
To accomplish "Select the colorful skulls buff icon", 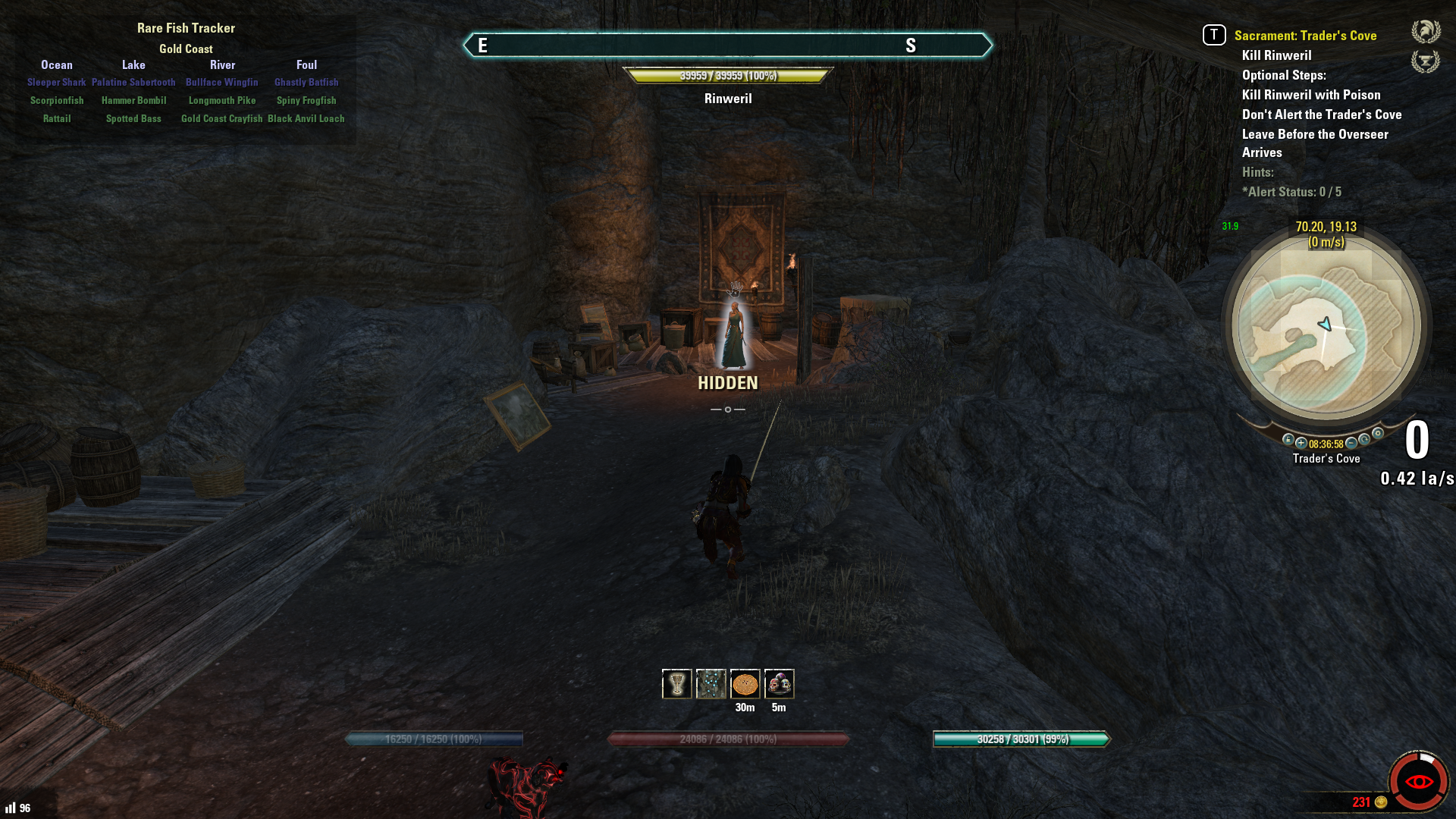I will tap(779, 684).
